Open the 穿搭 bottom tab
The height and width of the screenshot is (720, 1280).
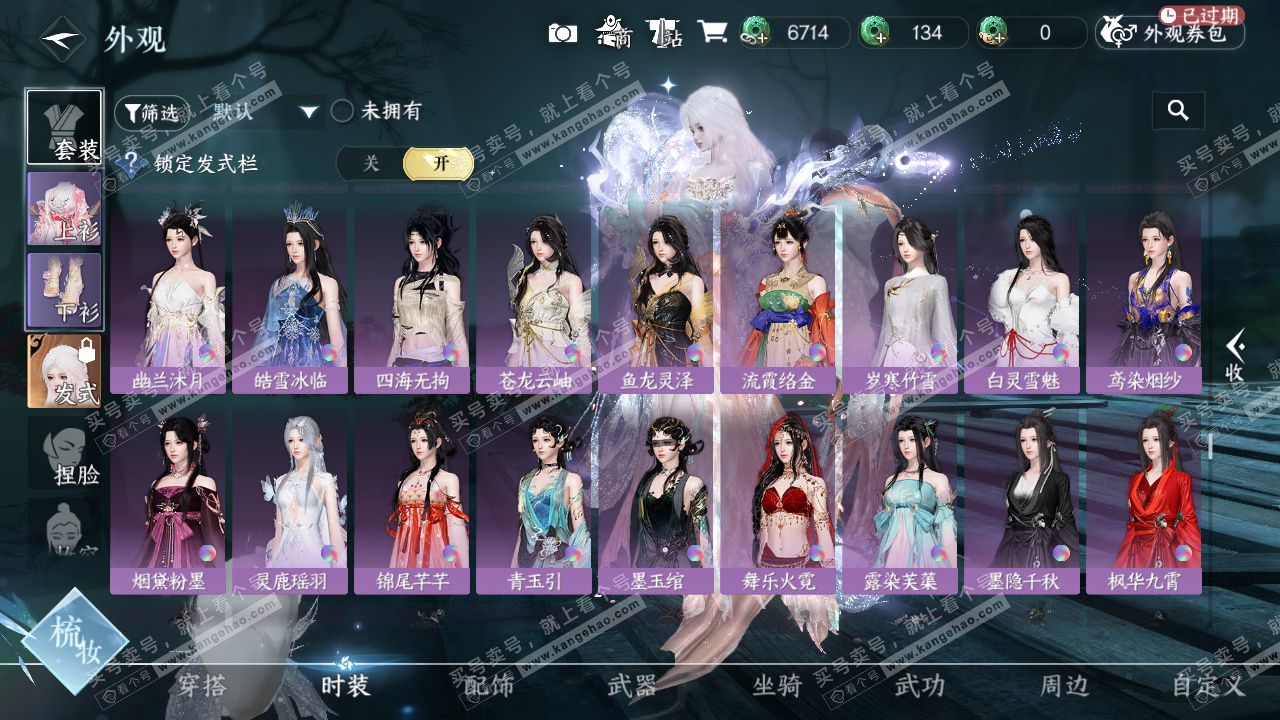coord(202,685)
